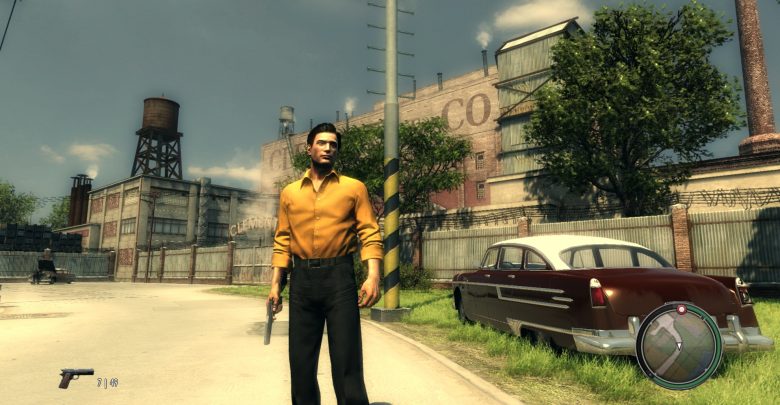Click the circular minimap radar
This screenshot has height=405, width=780.
[x=679, y=345]
